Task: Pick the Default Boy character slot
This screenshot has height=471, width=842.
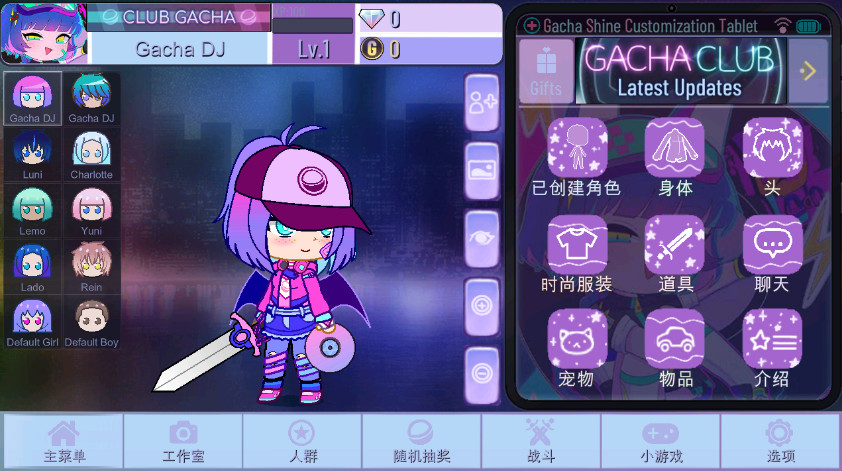Action: (92, 322)
